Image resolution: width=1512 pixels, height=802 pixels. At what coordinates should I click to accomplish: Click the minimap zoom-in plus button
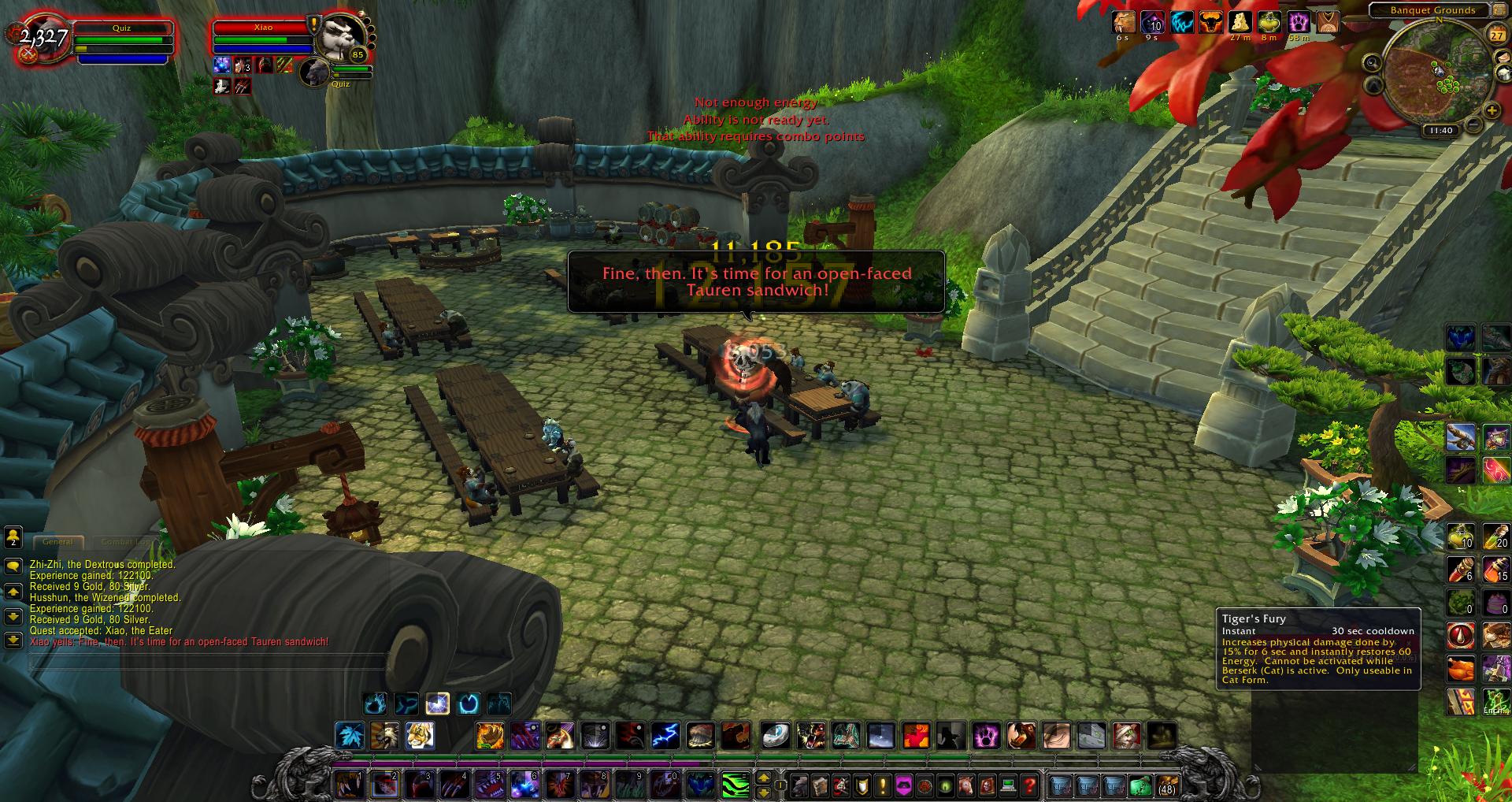pos(1492,110)
